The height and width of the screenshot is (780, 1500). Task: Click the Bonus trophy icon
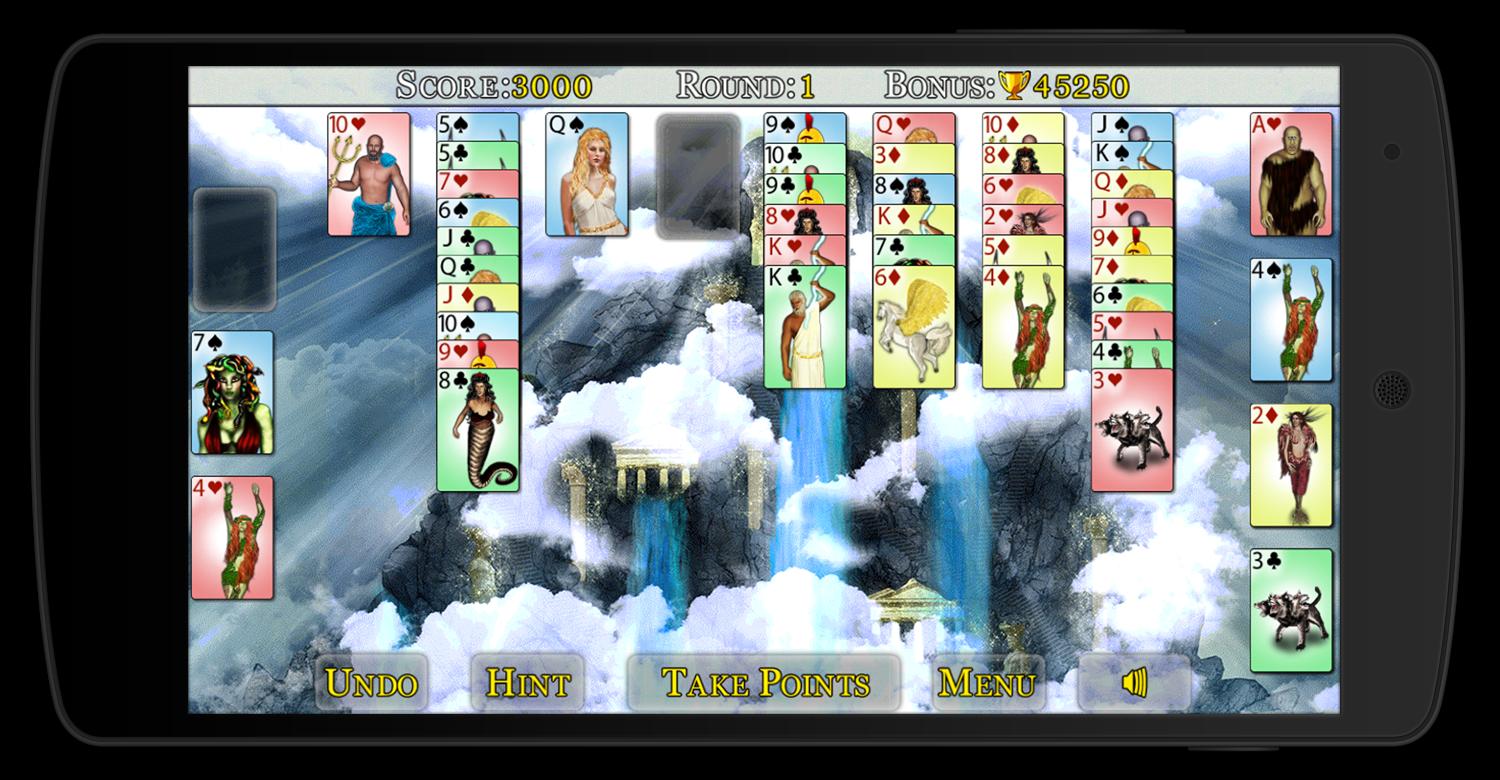1013,86
